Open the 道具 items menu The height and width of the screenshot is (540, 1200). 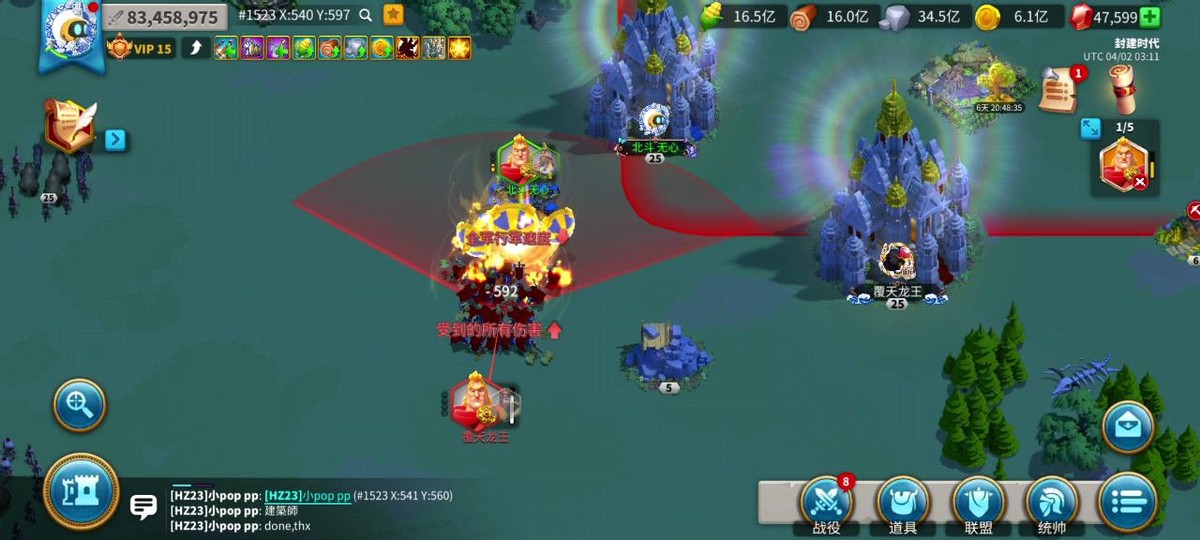902,503
